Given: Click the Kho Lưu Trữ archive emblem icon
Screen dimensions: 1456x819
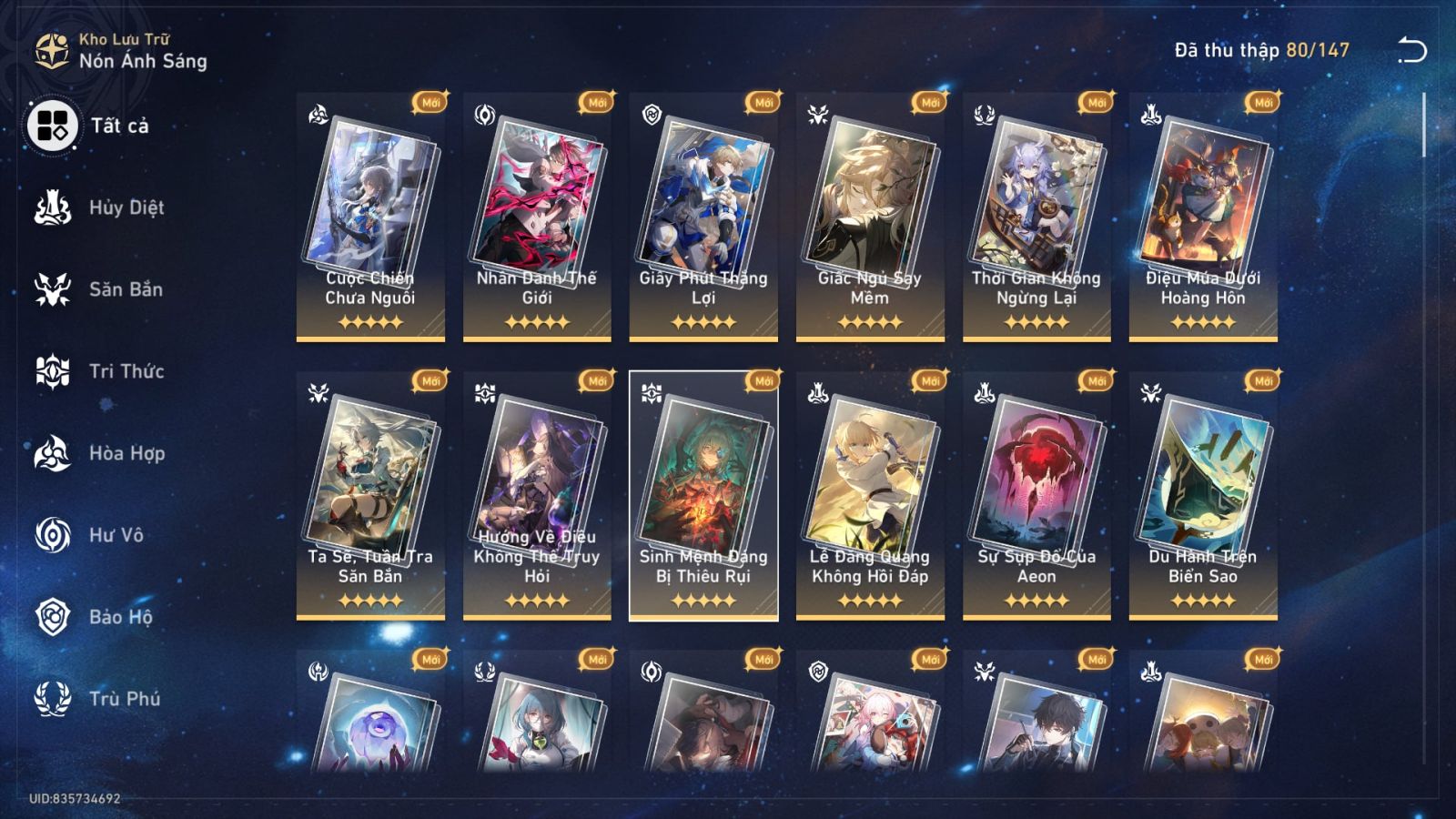Looking at the screenshot, I should coord(52,50).
